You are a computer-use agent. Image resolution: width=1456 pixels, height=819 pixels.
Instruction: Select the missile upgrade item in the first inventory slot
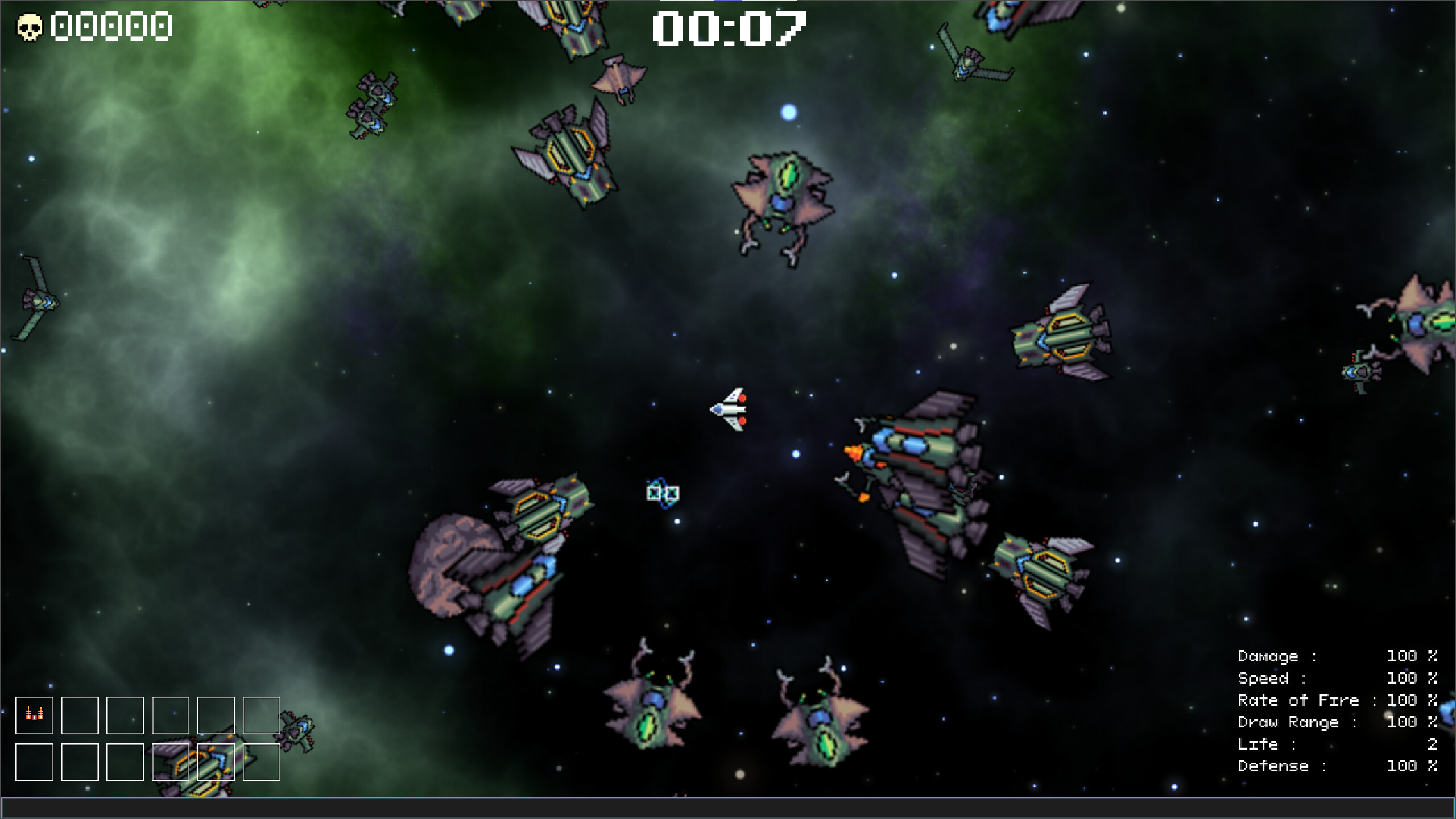tap(34, 715)
